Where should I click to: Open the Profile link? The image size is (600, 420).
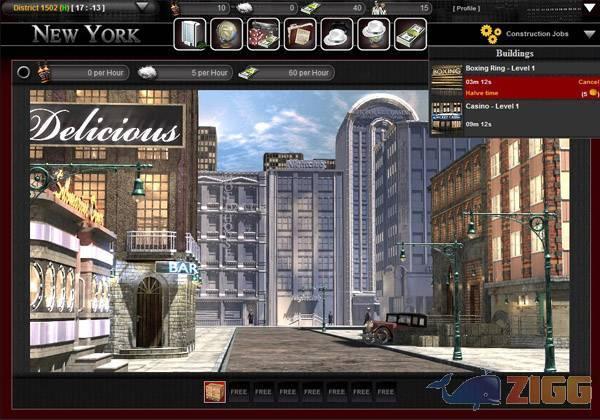point(467,8)
